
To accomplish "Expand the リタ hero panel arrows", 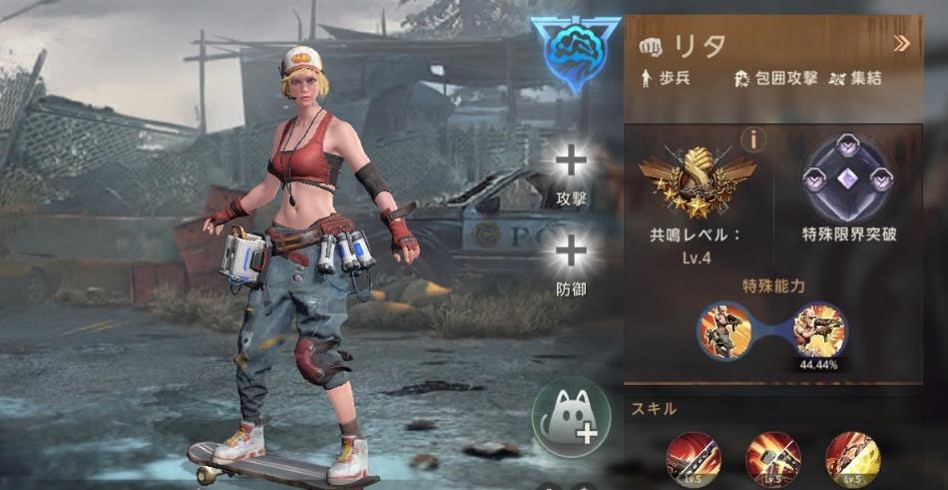I will (x=901, y=43).
